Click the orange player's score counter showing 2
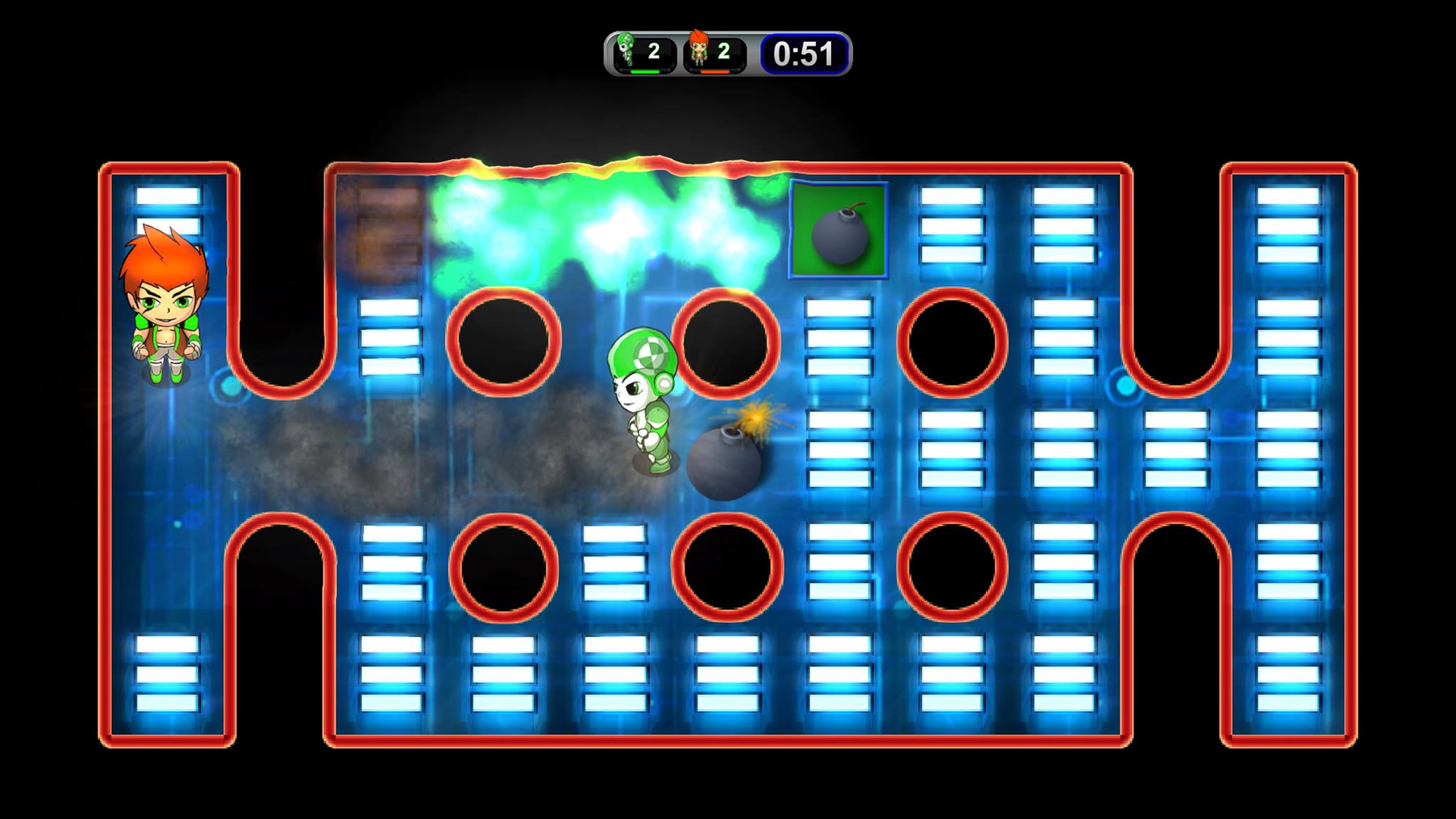Image resolution: width=1456 pixels, height=819 pixels. point(724,50)
